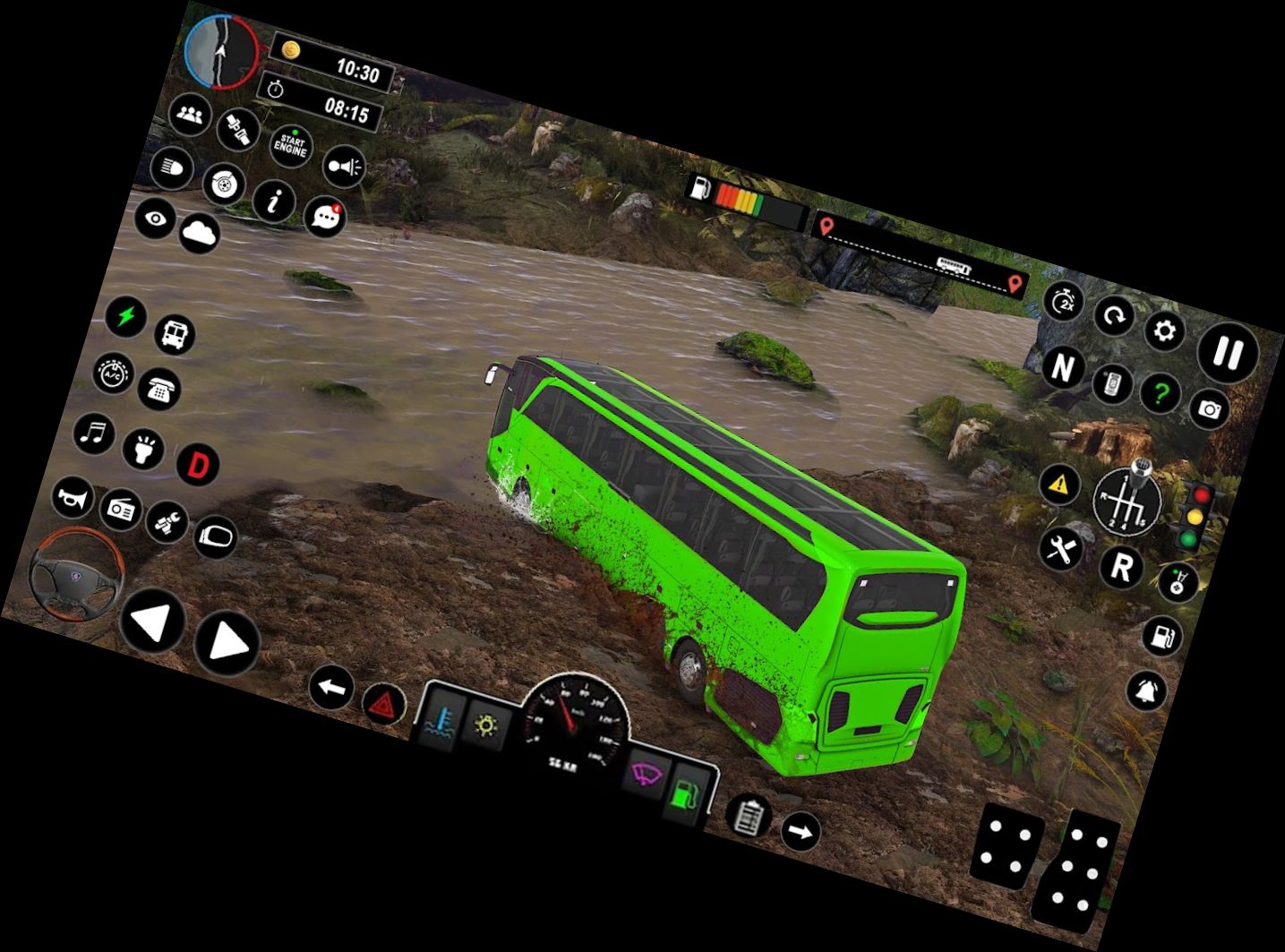Toggle the headlights on

pyautogui.click(x=170, y=167)
